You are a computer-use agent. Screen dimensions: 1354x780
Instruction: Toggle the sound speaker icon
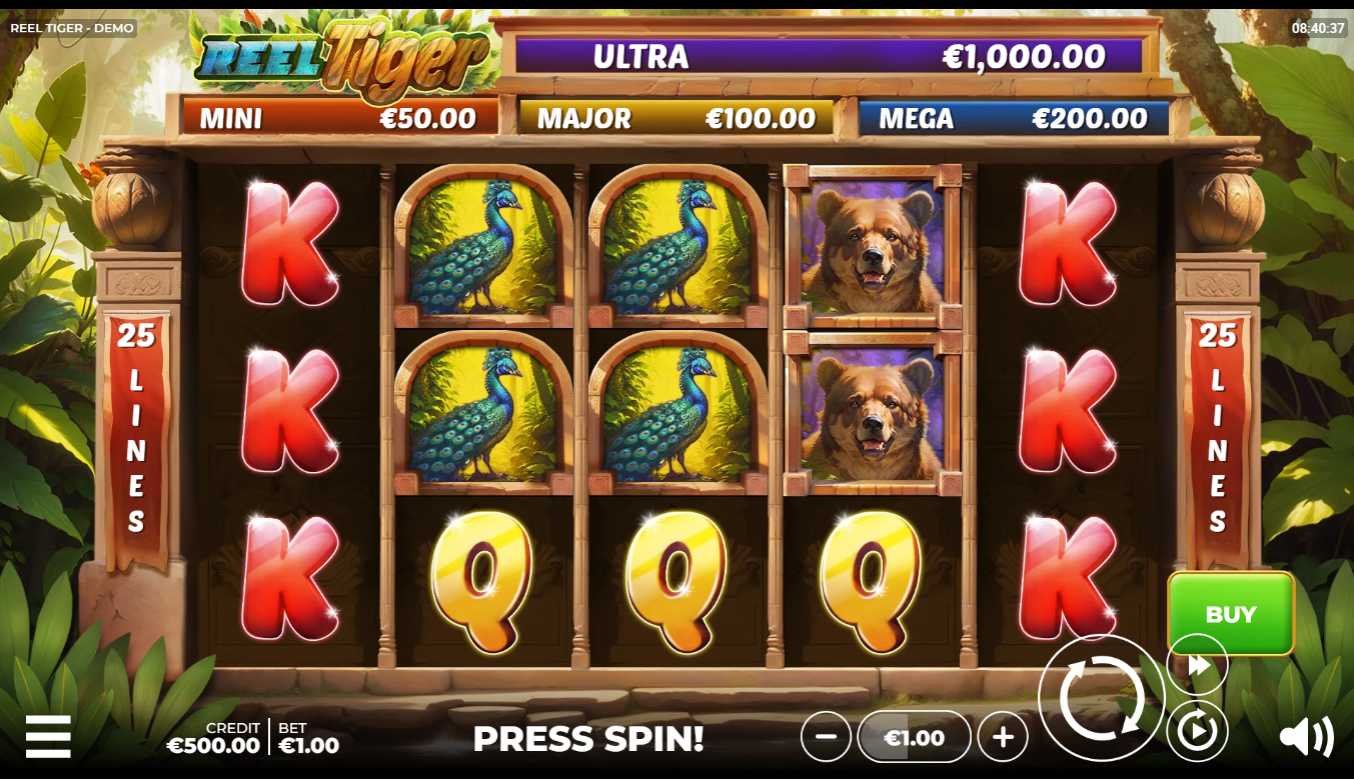(x=1306, y=737)
